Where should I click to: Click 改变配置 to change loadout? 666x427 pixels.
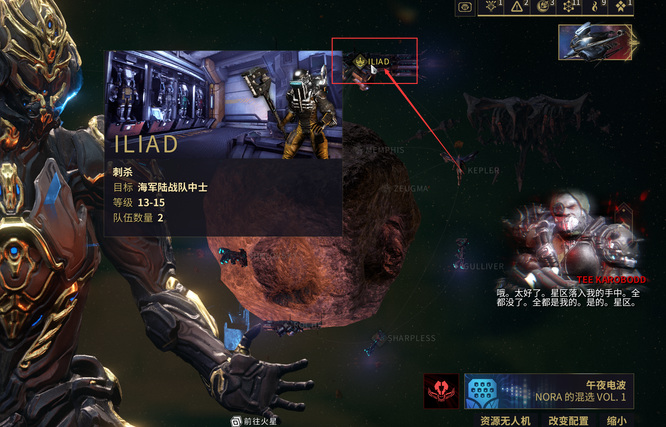tap(568, 420)
